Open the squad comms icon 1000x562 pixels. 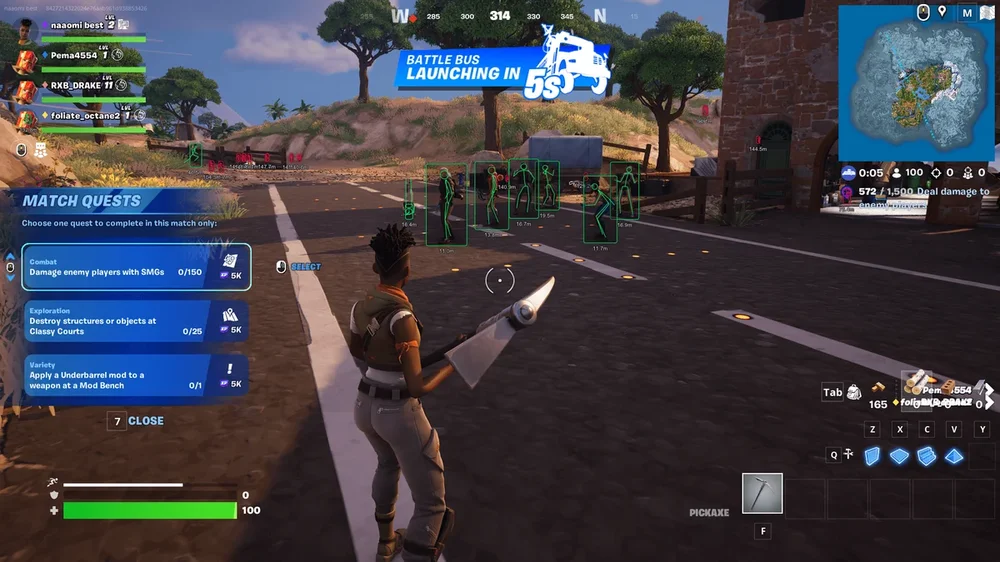pyautogui.click(x=41, y=150)
